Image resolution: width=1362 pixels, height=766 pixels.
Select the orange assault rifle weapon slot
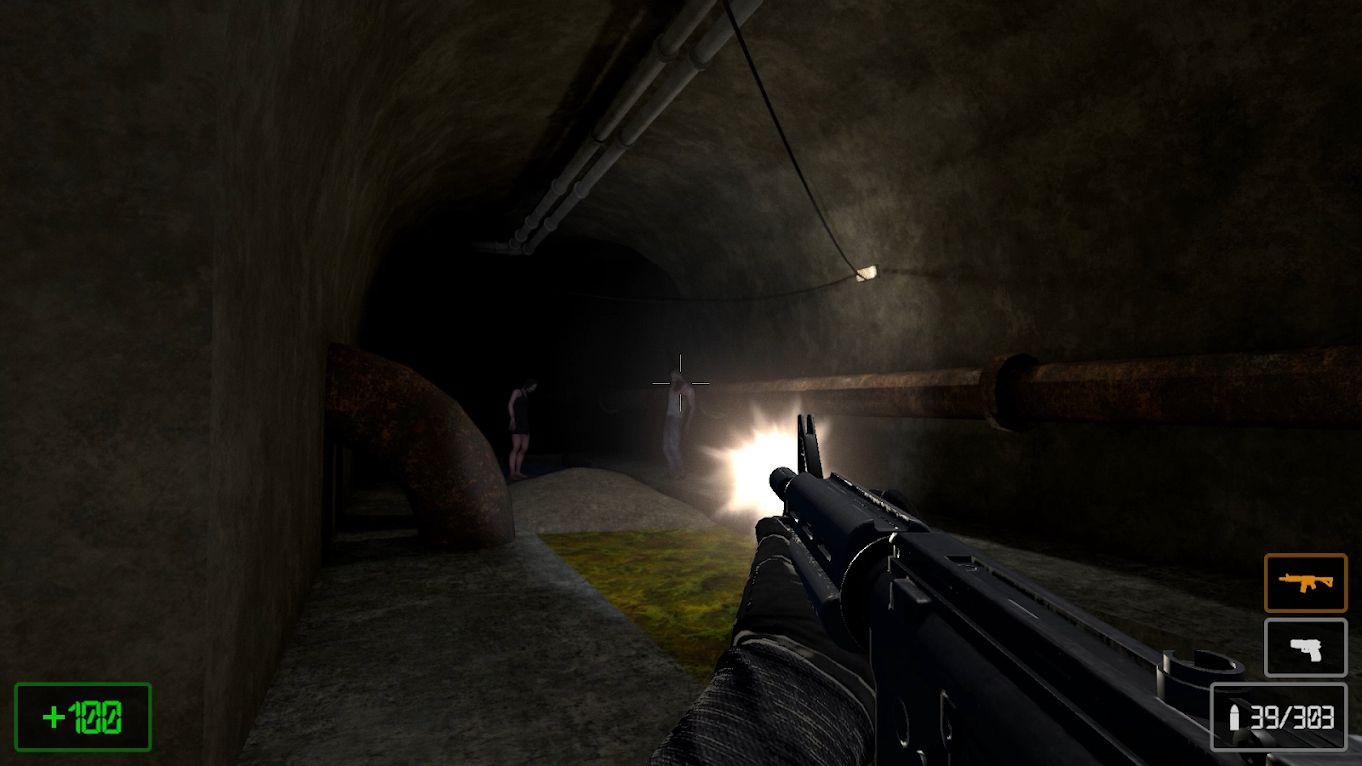tap(1305, 582)
